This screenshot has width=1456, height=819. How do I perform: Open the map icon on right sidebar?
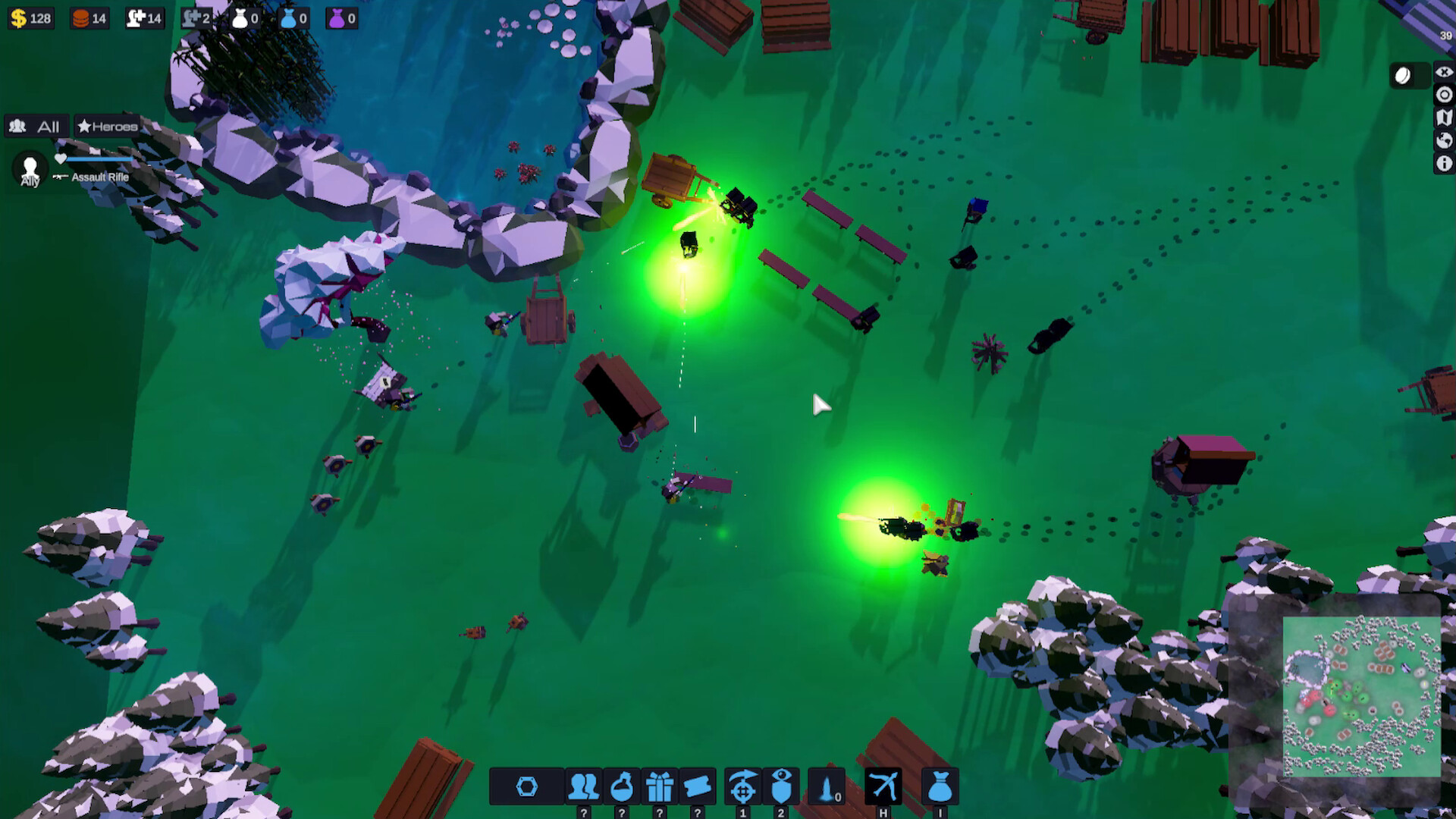(x=1445, y=117)
